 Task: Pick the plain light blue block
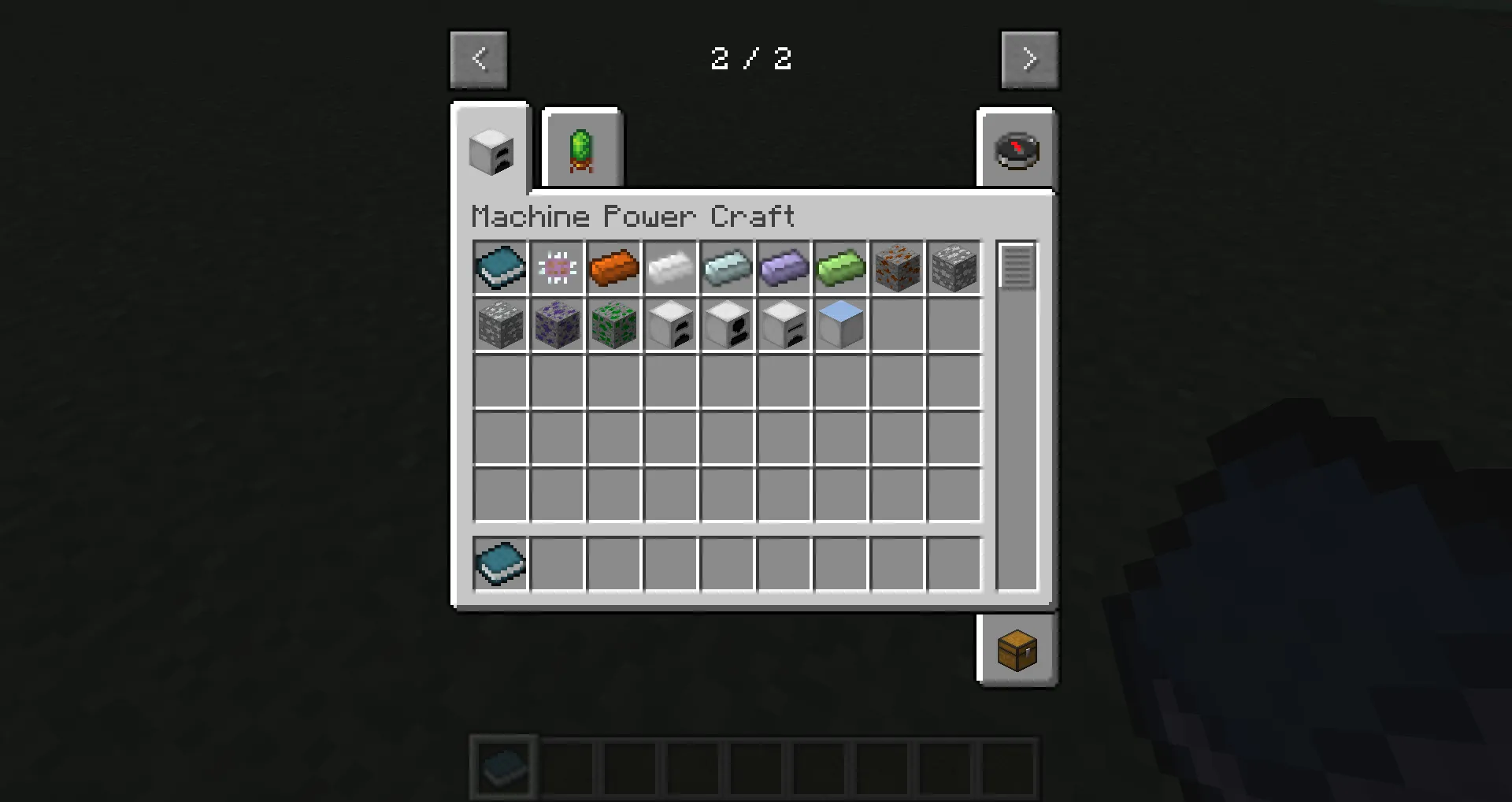[x=841, y=325]
